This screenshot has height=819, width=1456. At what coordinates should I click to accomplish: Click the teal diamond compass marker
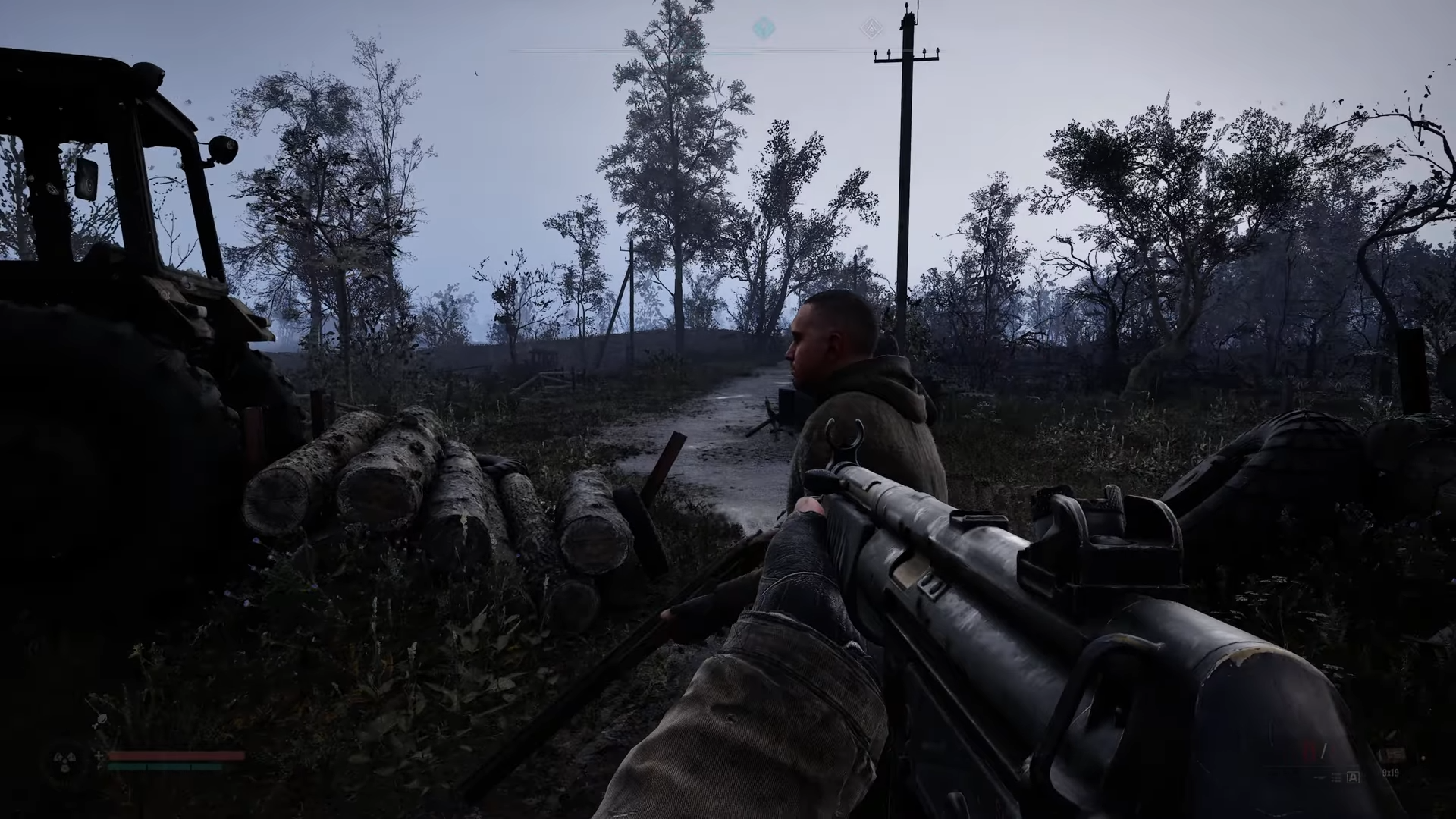(x=764, y=30)
